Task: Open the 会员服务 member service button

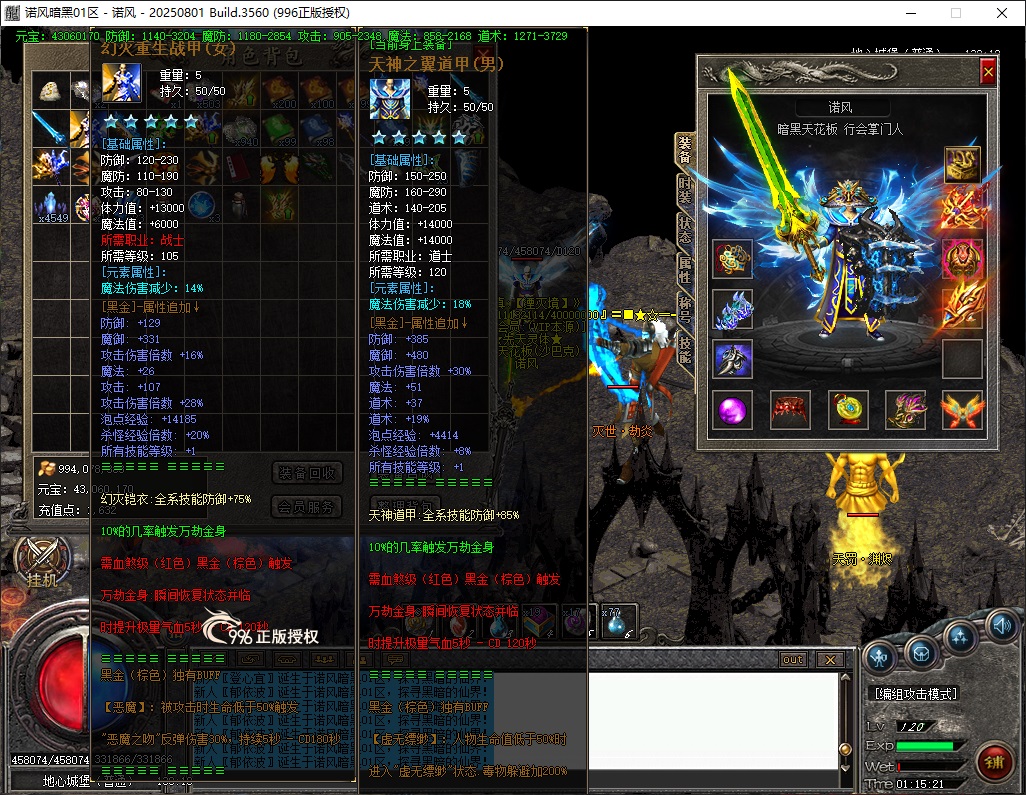Action: pos(307,507)
